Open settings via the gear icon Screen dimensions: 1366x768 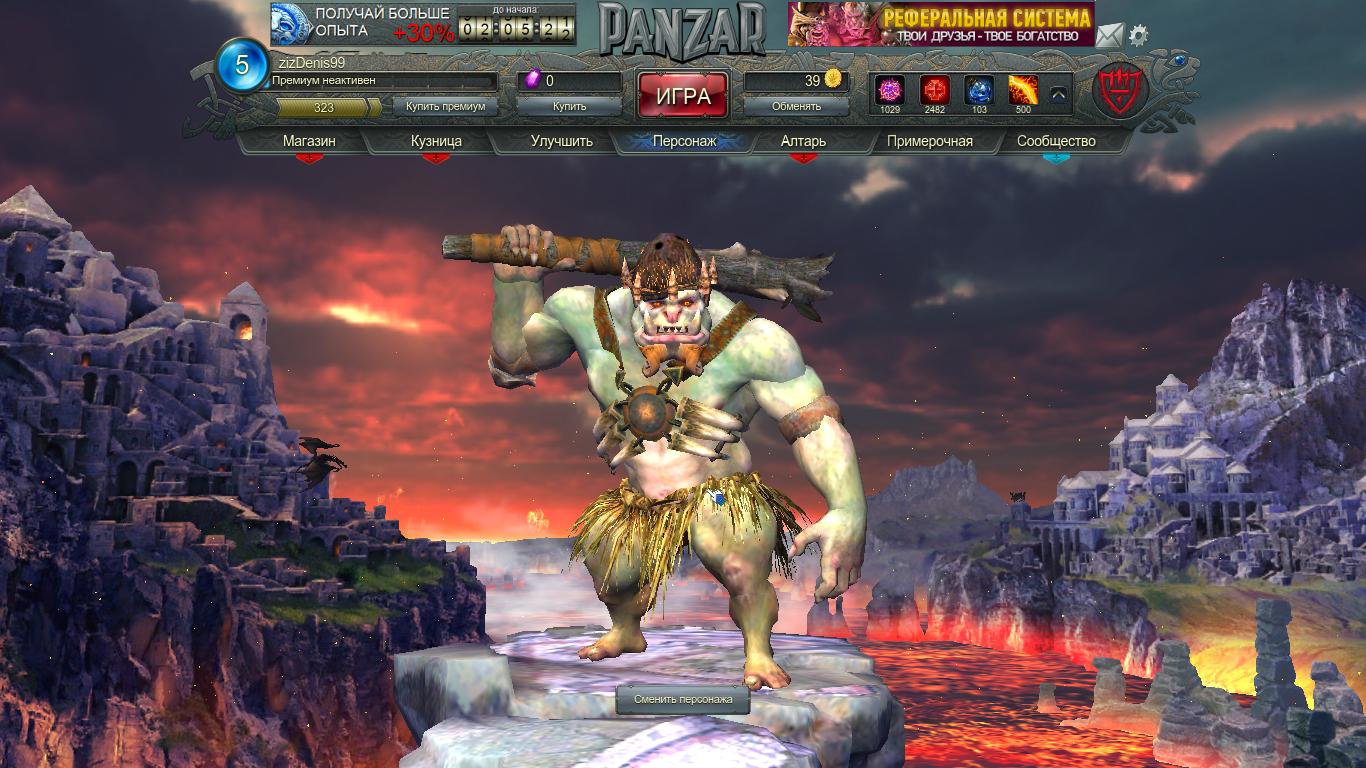[x=1139, y=36]
